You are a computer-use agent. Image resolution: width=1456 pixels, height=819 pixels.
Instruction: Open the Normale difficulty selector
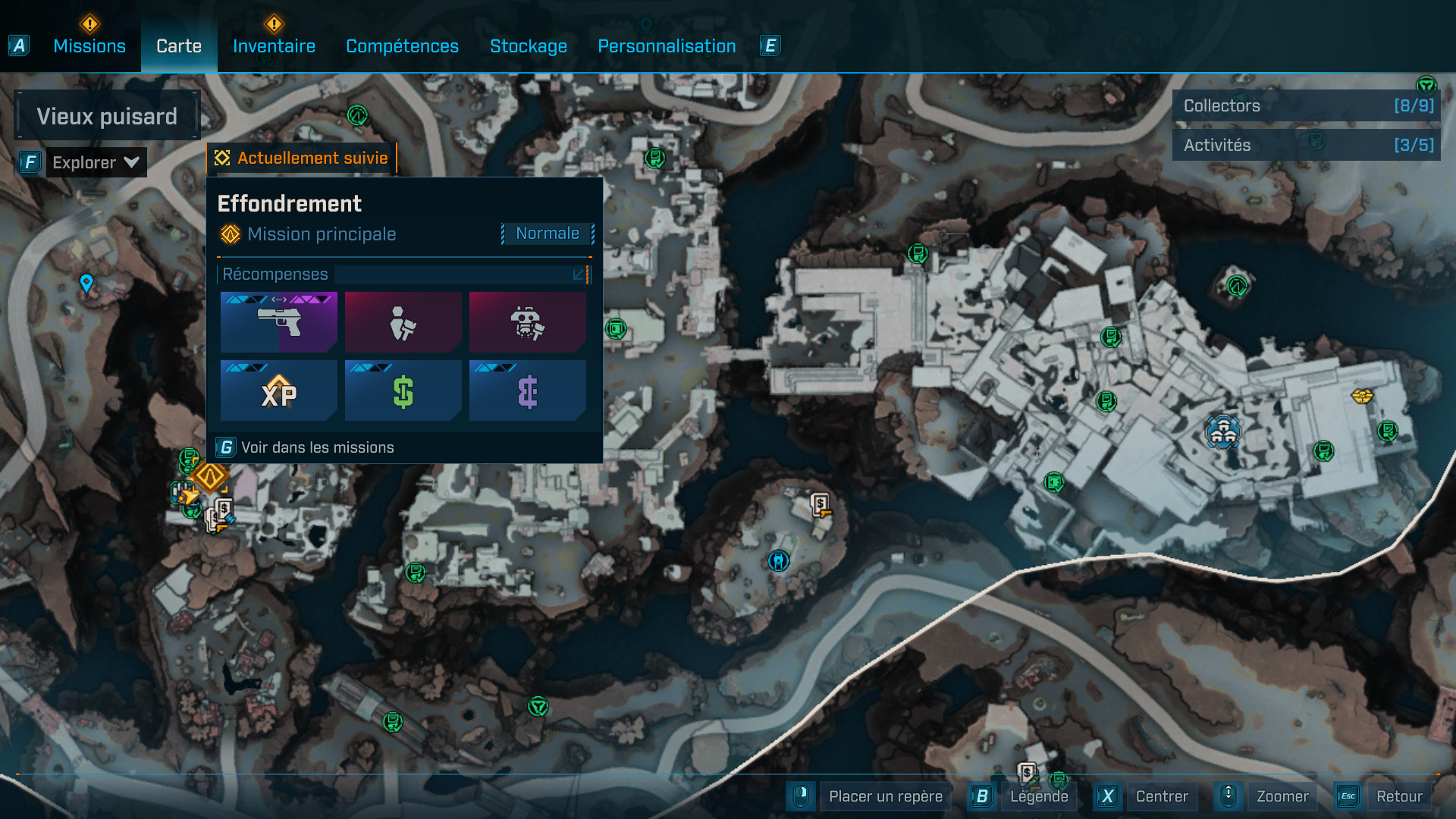pos(548,233)
